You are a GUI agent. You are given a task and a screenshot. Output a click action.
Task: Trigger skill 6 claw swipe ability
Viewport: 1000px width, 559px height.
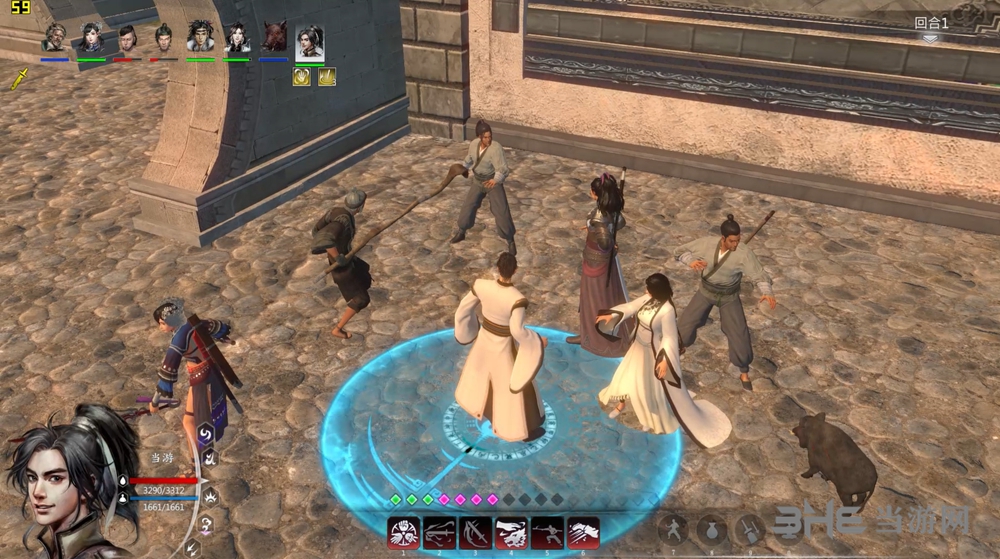click(583, 533)
